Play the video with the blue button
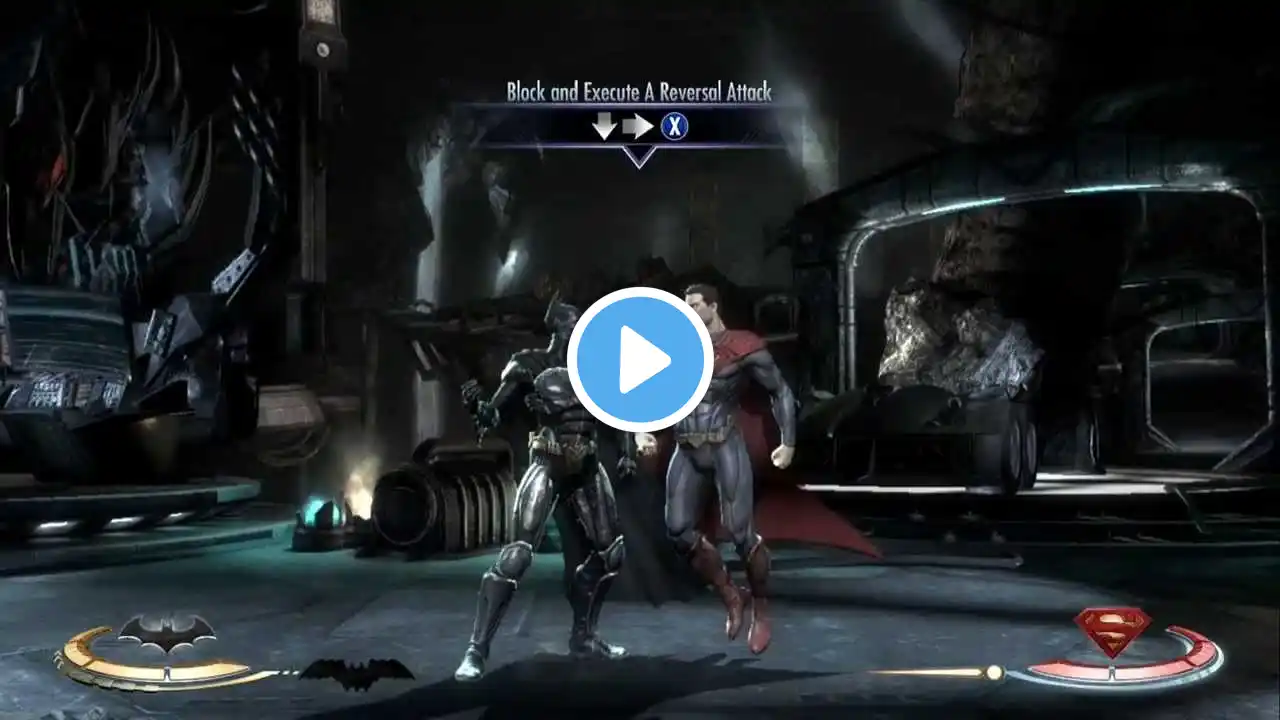The height and width of the screenshot is (720, 1280). pyautogui.click(x=640, y=360)
